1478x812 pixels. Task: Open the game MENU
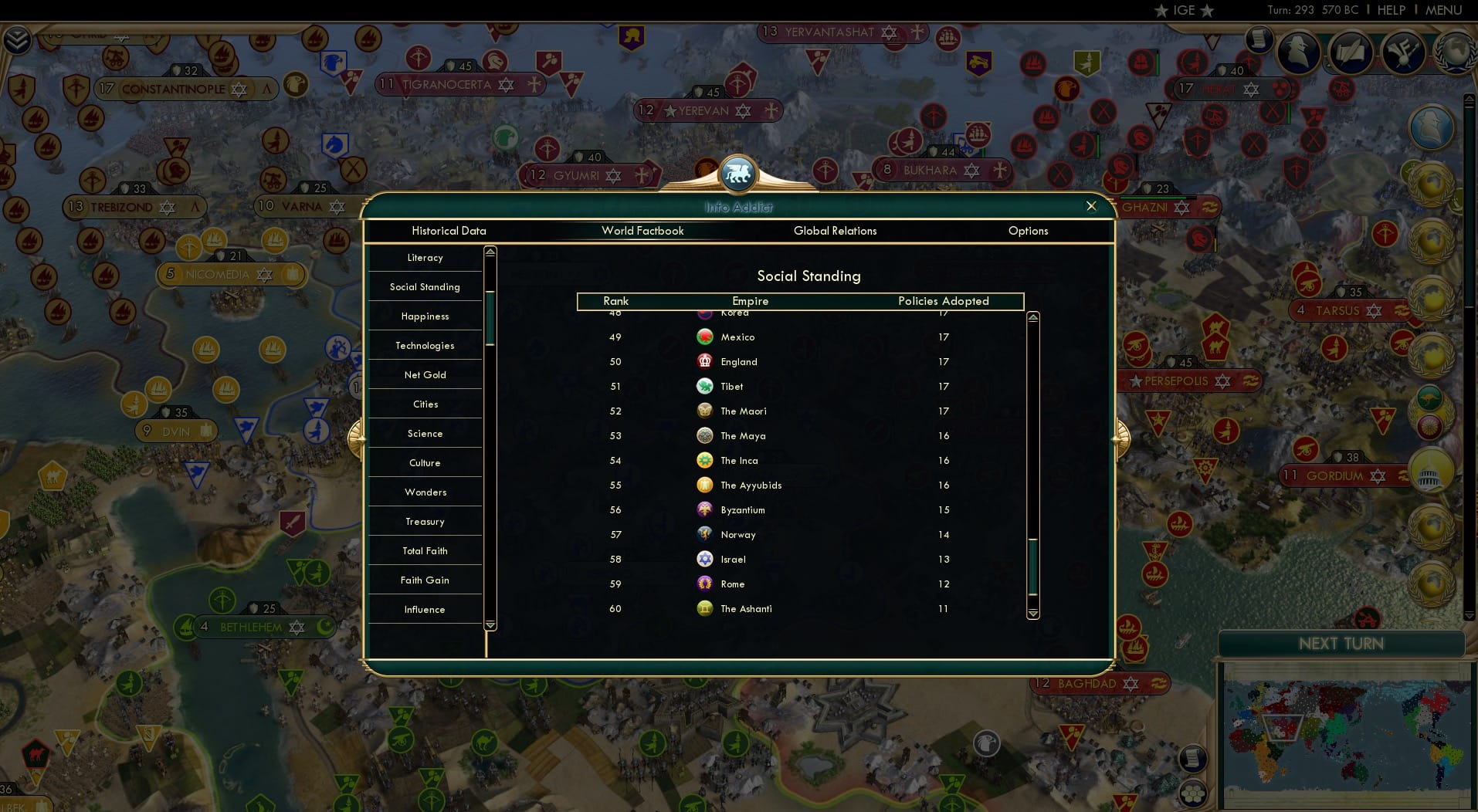tap(1442, 10)
